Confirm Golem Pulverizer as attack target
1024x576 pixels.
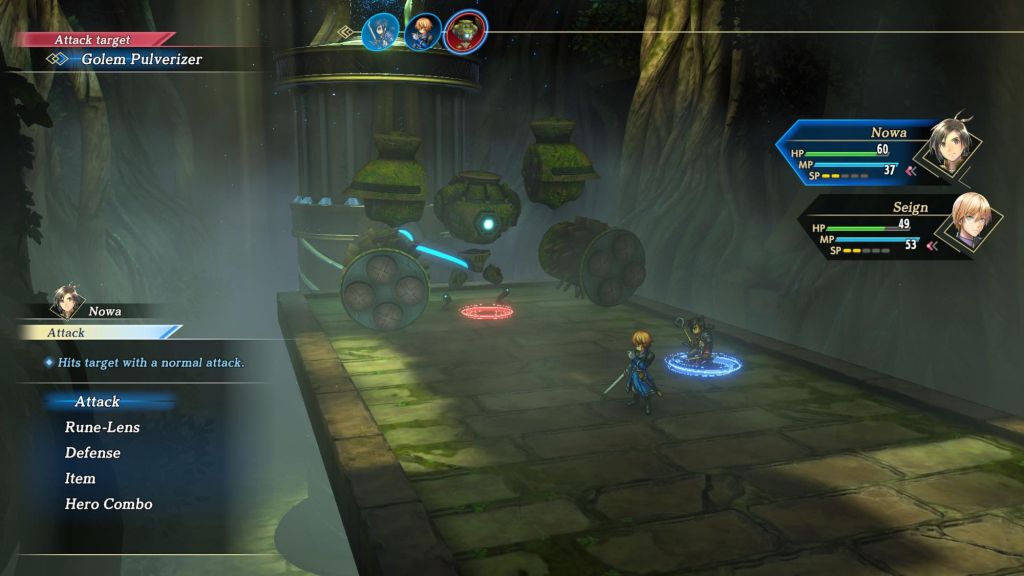[141, 59]
